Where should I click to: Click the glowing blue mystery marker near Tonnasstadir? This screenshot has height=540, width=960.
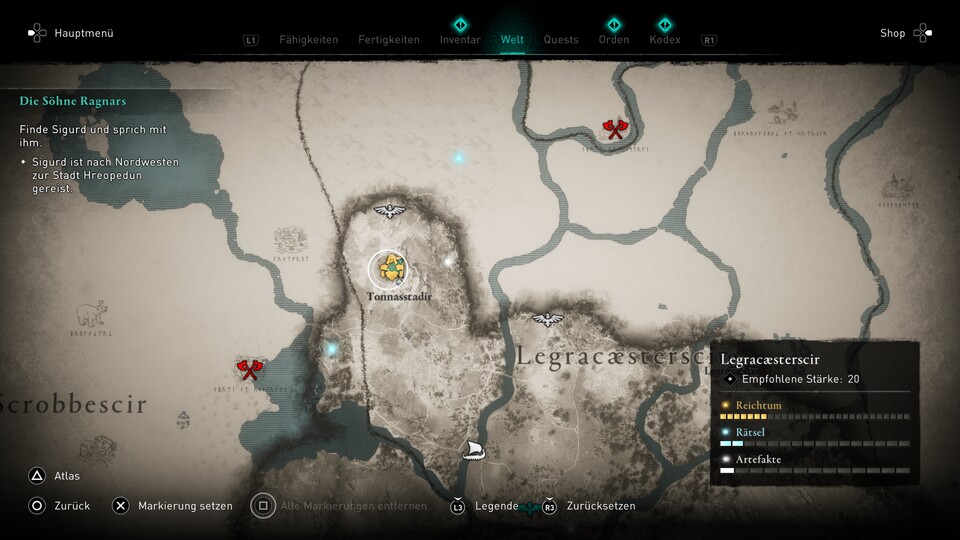pos(332,349)
